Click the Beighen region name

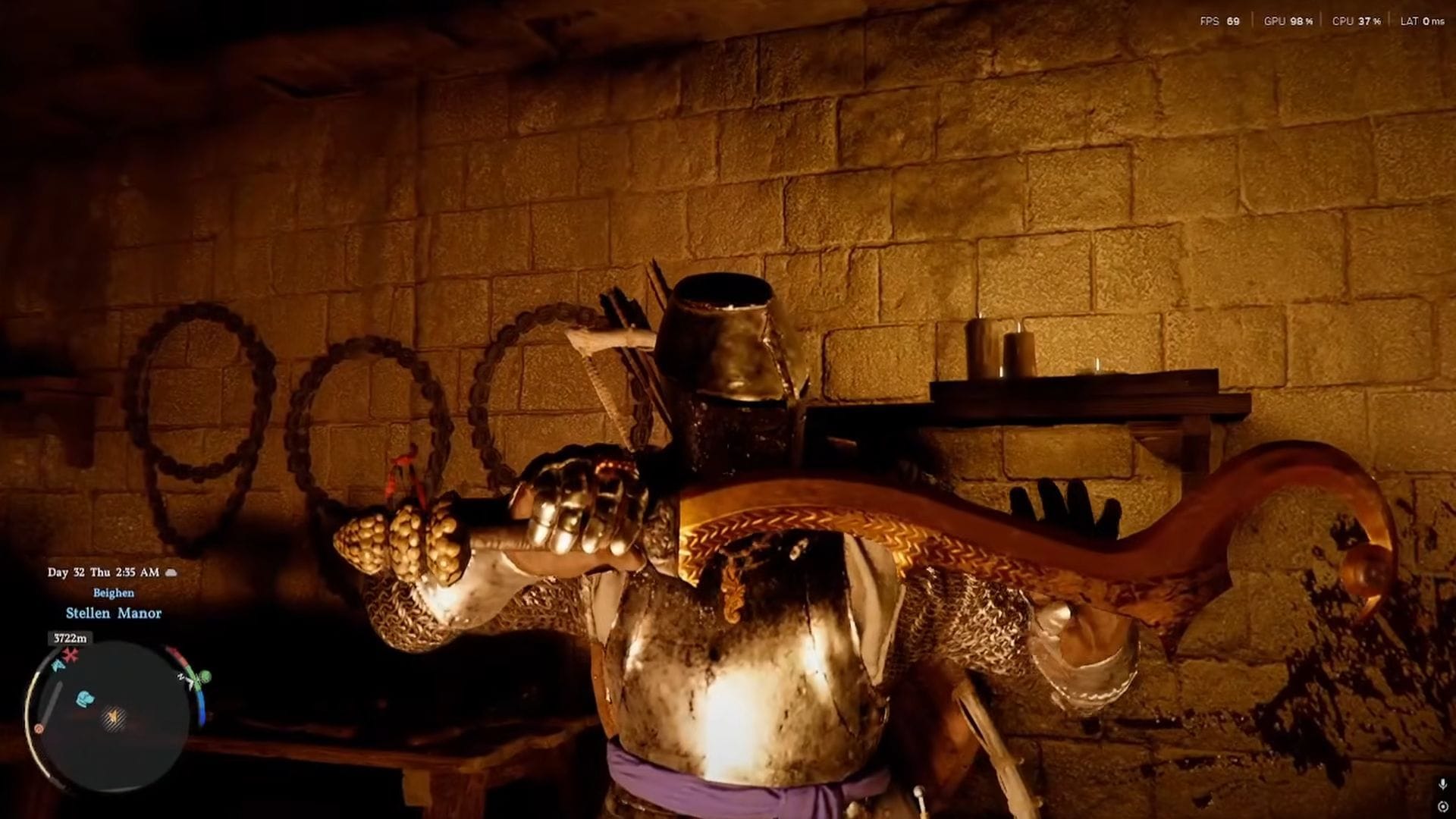[x=114, y=593]
